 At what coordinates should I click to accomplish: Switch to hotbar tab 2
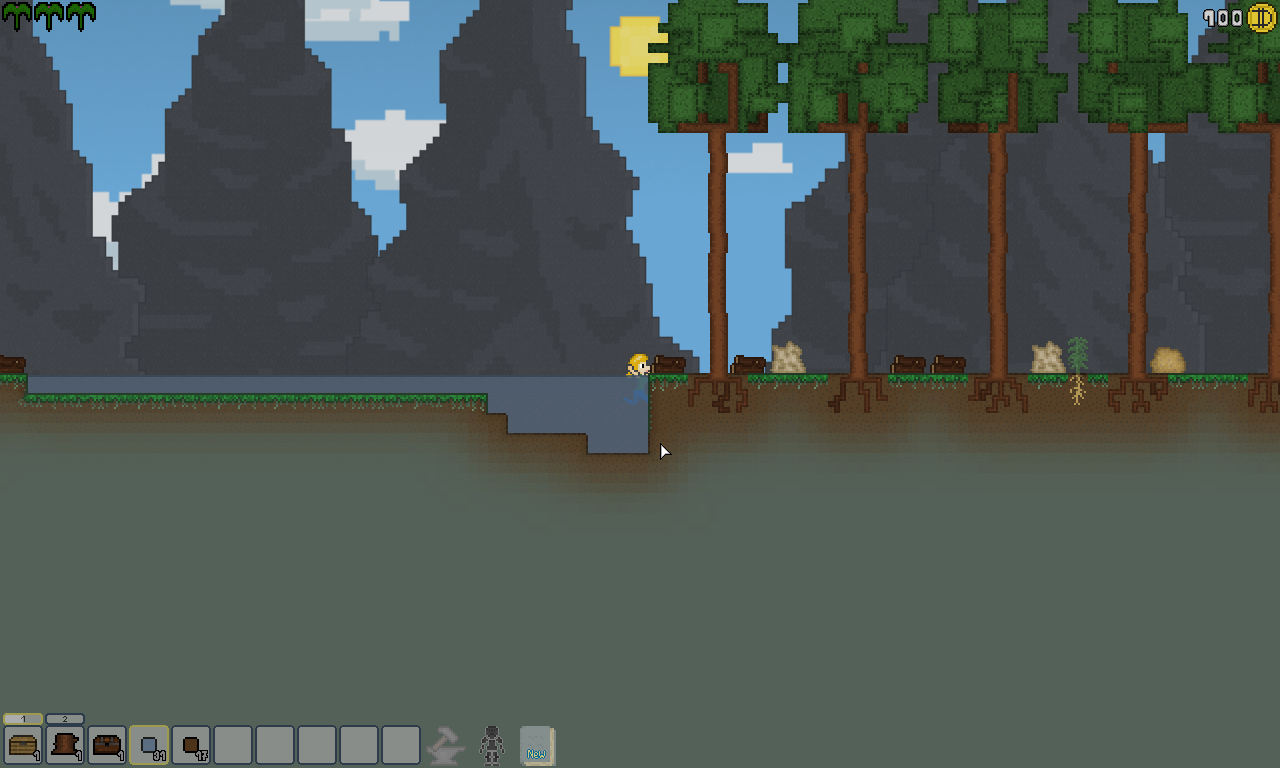click(65, 719)
